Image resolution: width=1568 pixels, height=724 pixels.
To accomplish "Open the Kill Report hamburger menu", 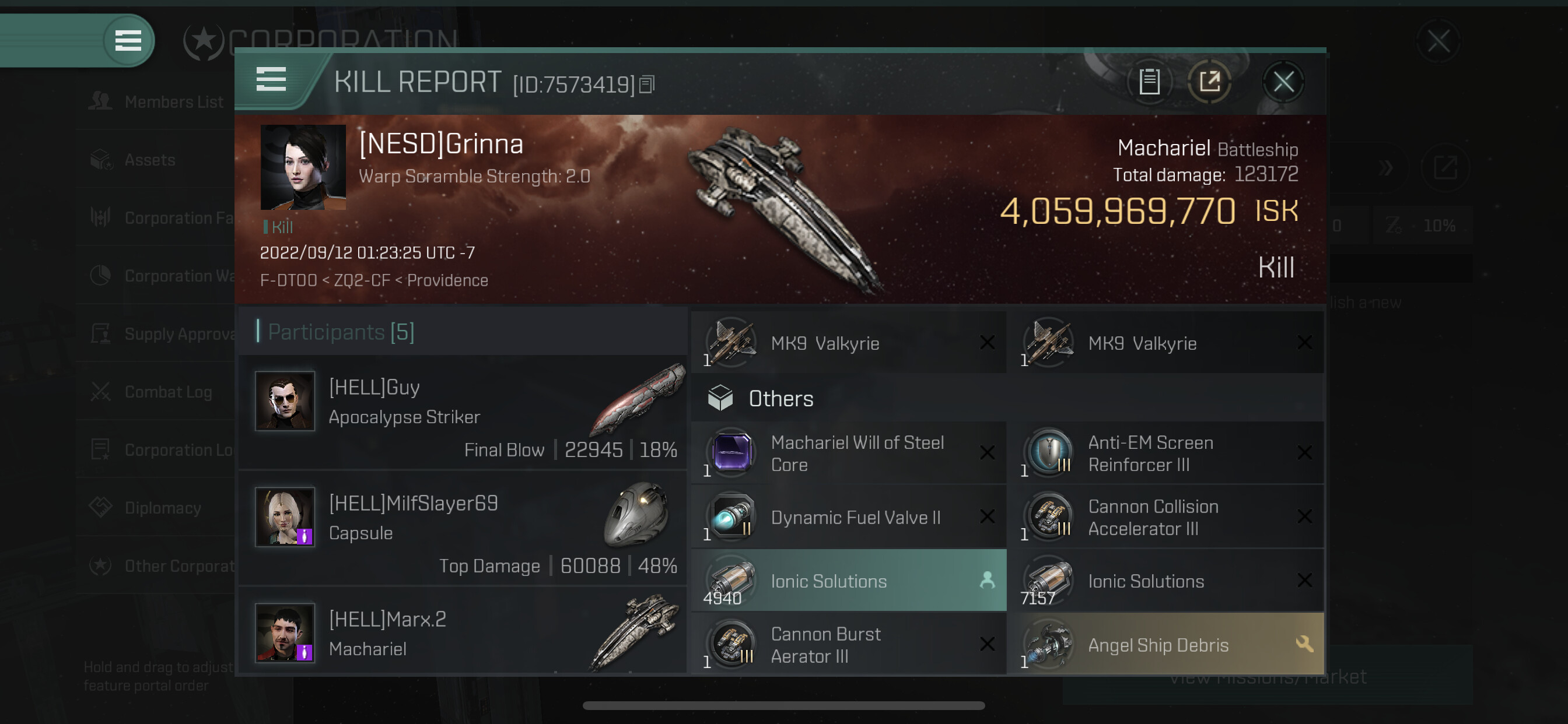I will point(271,80).
